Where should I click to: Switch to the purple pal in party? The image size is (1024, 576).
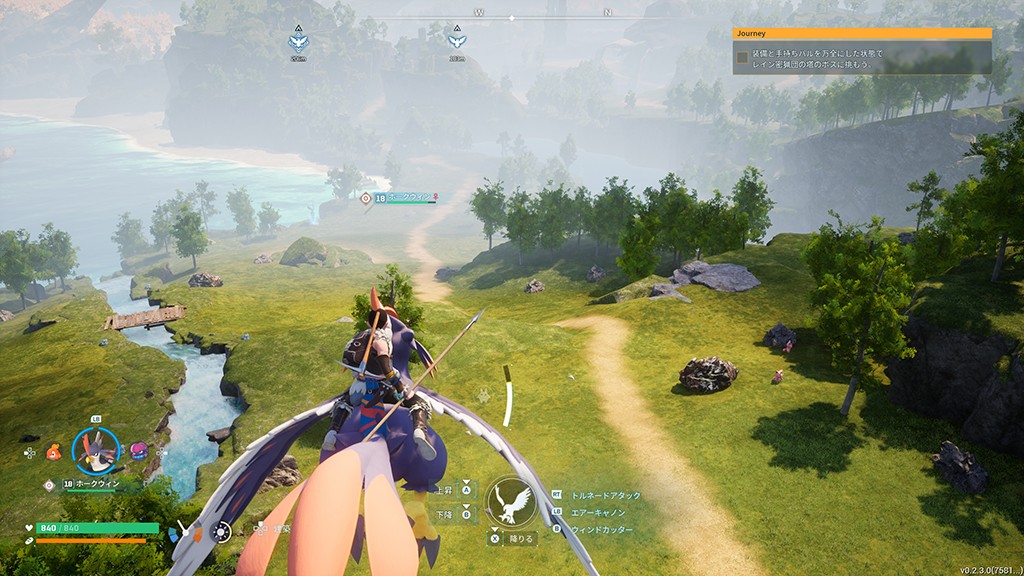[138, 451]
